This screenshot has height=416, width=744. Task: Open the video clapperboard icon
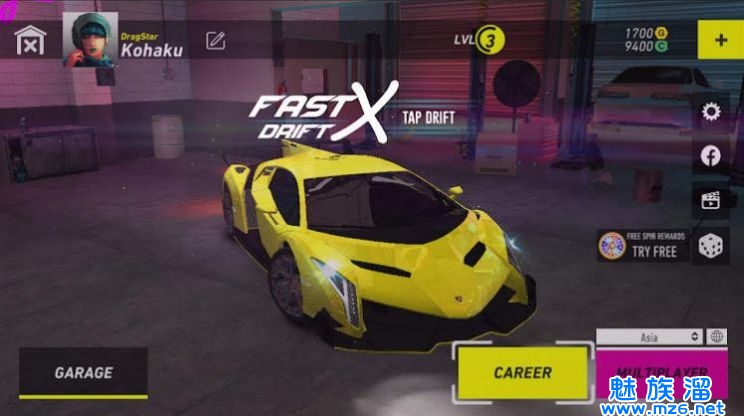(711, 199)
